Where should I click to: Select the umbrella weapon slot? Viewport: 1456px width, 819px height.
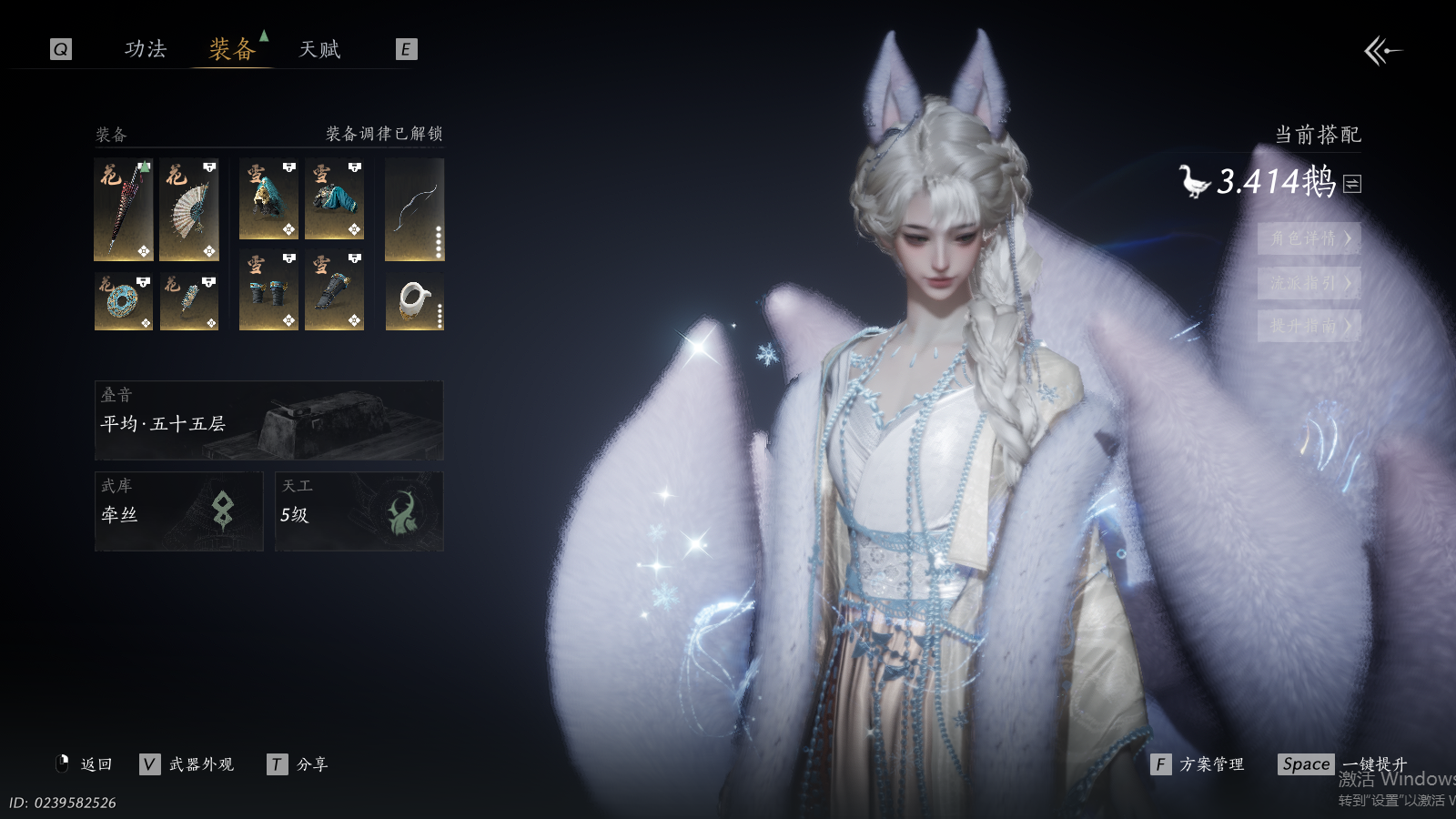click(124, 210)
